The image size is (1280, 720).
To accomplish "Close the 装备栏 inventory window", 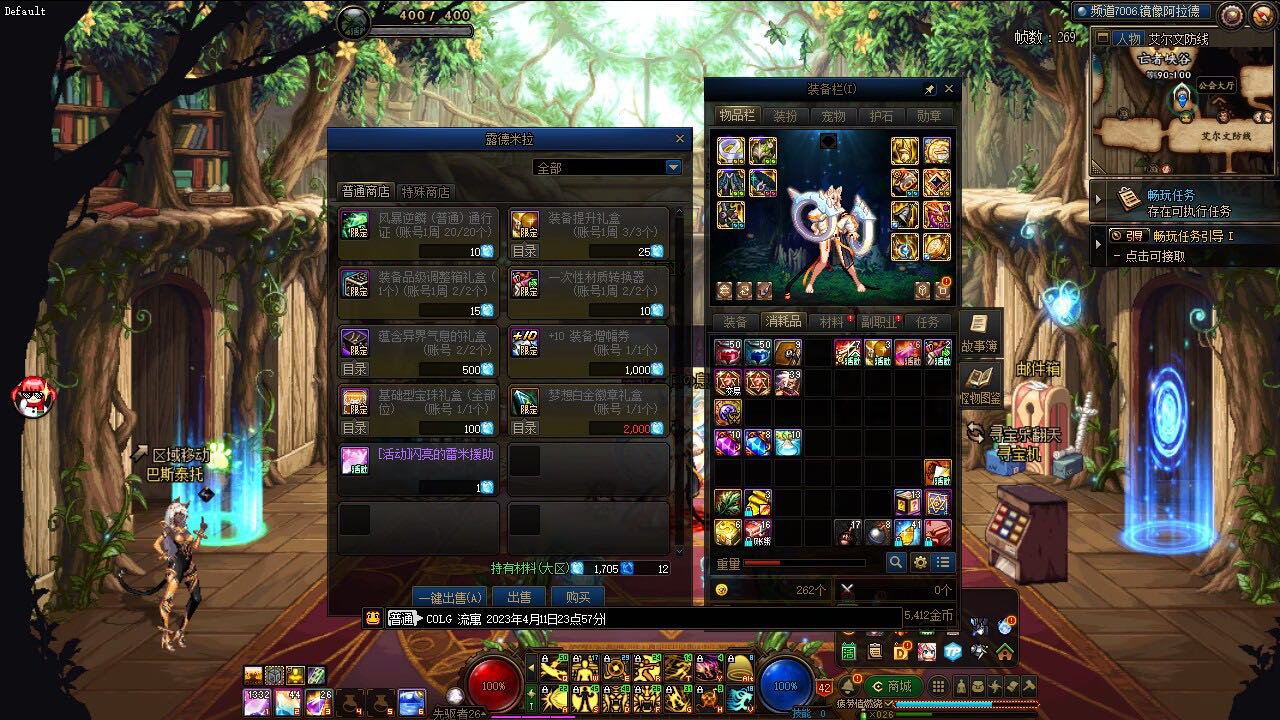I will (949, 89).
